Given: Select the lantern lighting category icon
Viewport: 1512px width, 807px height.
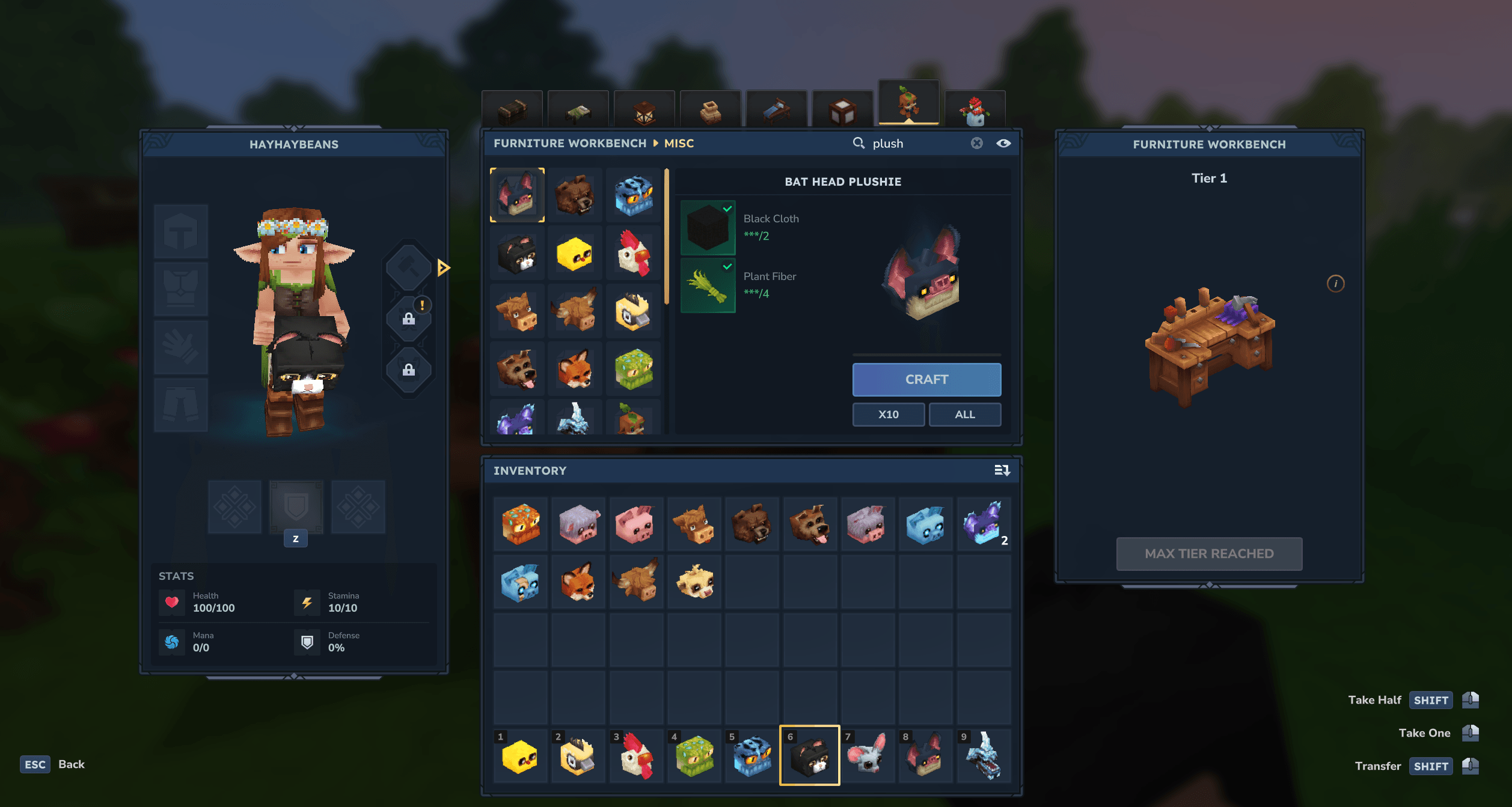Looking at the screenshot, I should coord(643,108).
